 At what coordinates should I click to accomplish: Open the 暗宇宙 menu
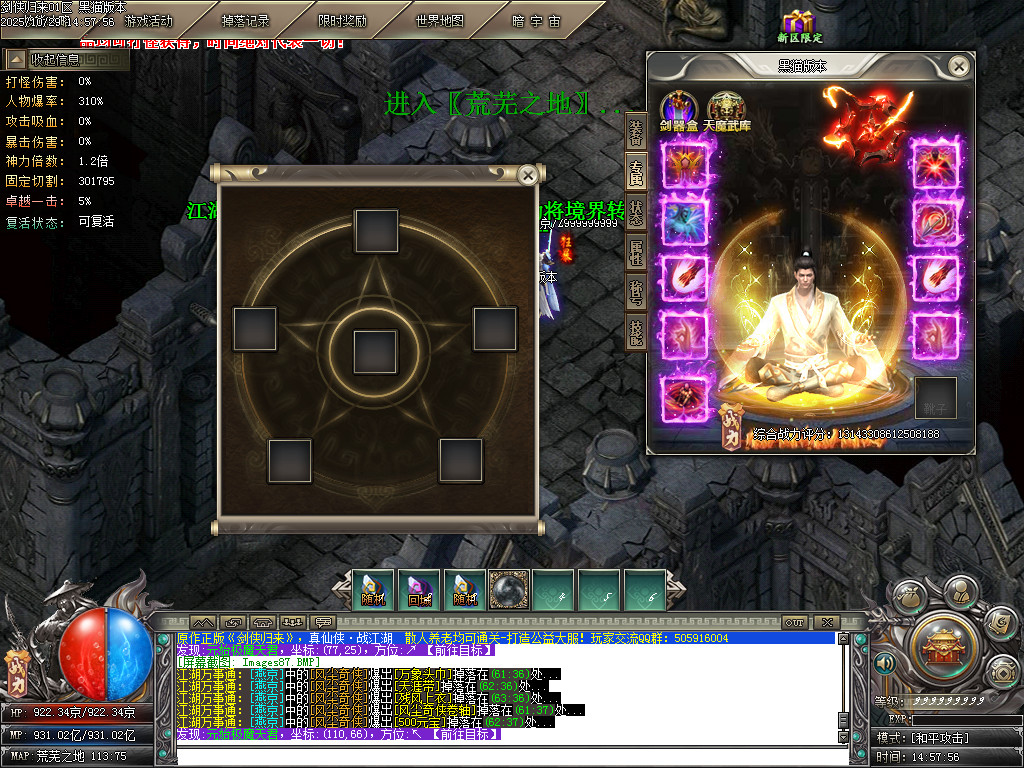[x=537, y=21]
